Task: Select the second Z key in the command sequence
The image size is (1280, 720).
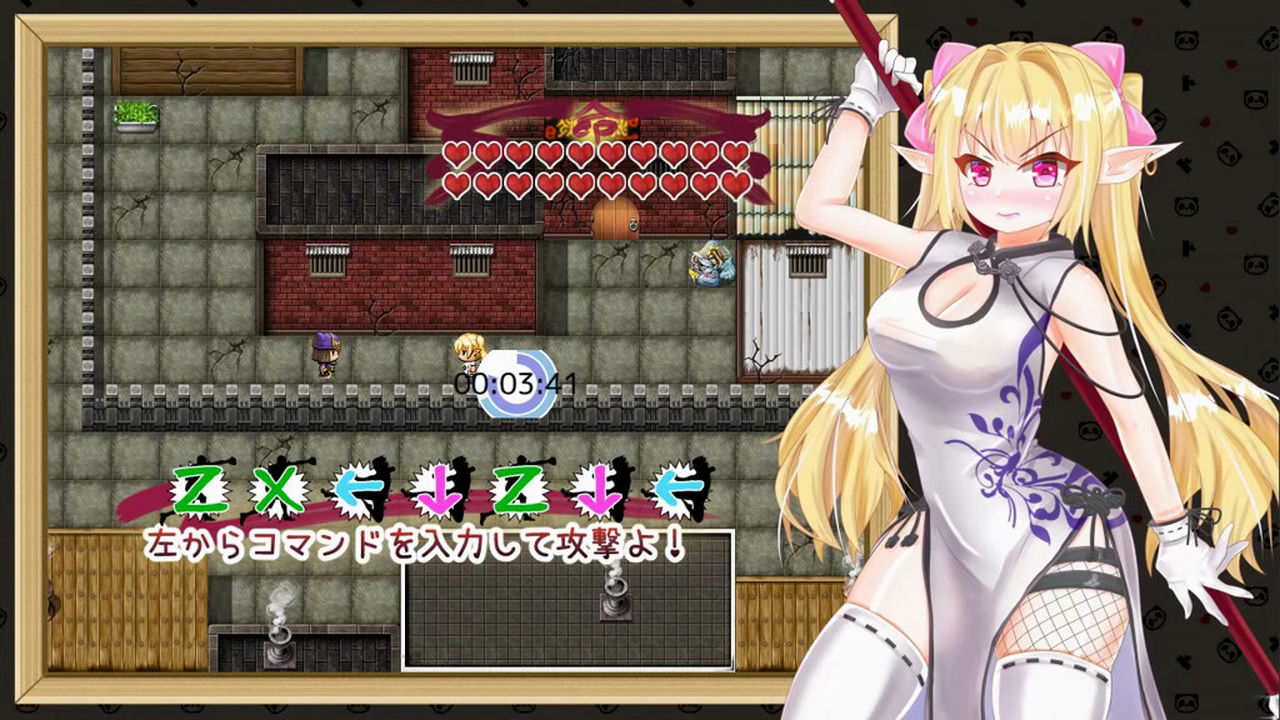Action: click(x=517, y=490)
